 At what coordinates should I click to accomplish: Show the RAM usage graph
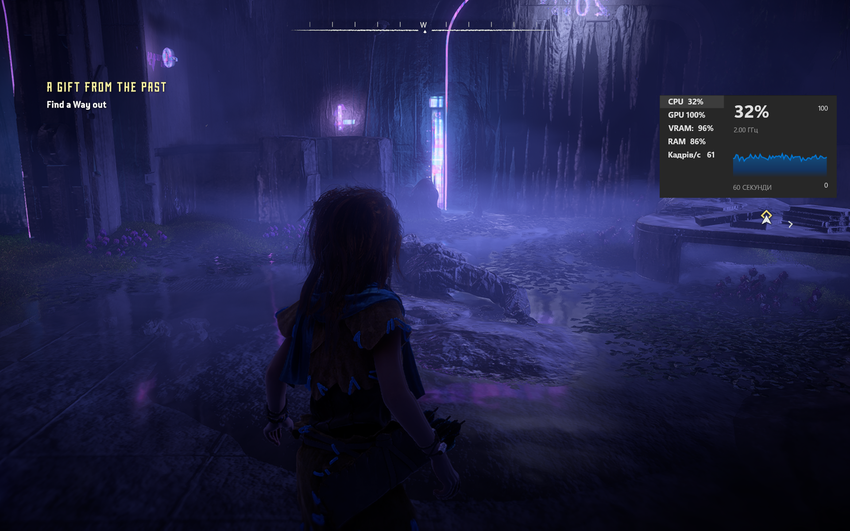(x=686, y=141)
